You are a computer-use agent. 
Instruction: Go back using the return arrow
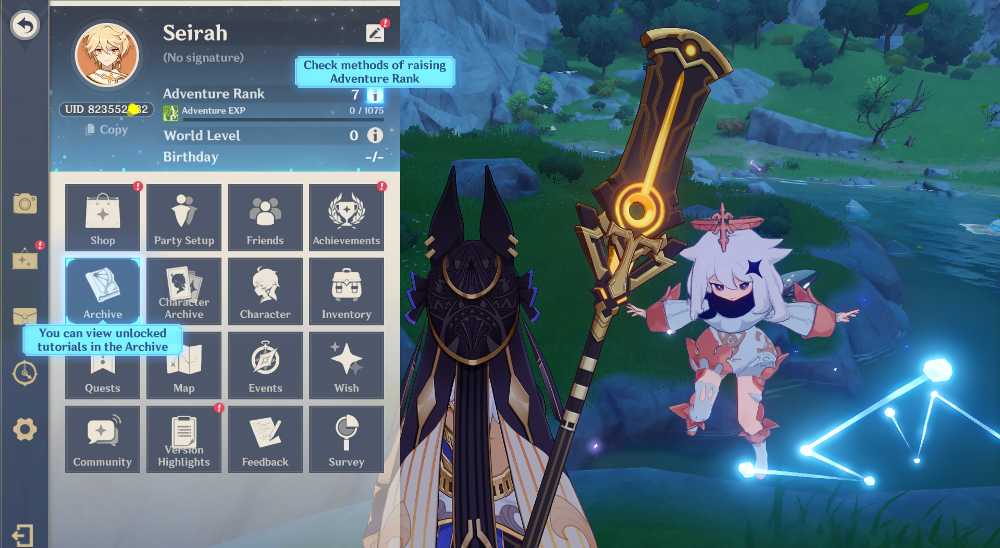click(x=24, y=25)
